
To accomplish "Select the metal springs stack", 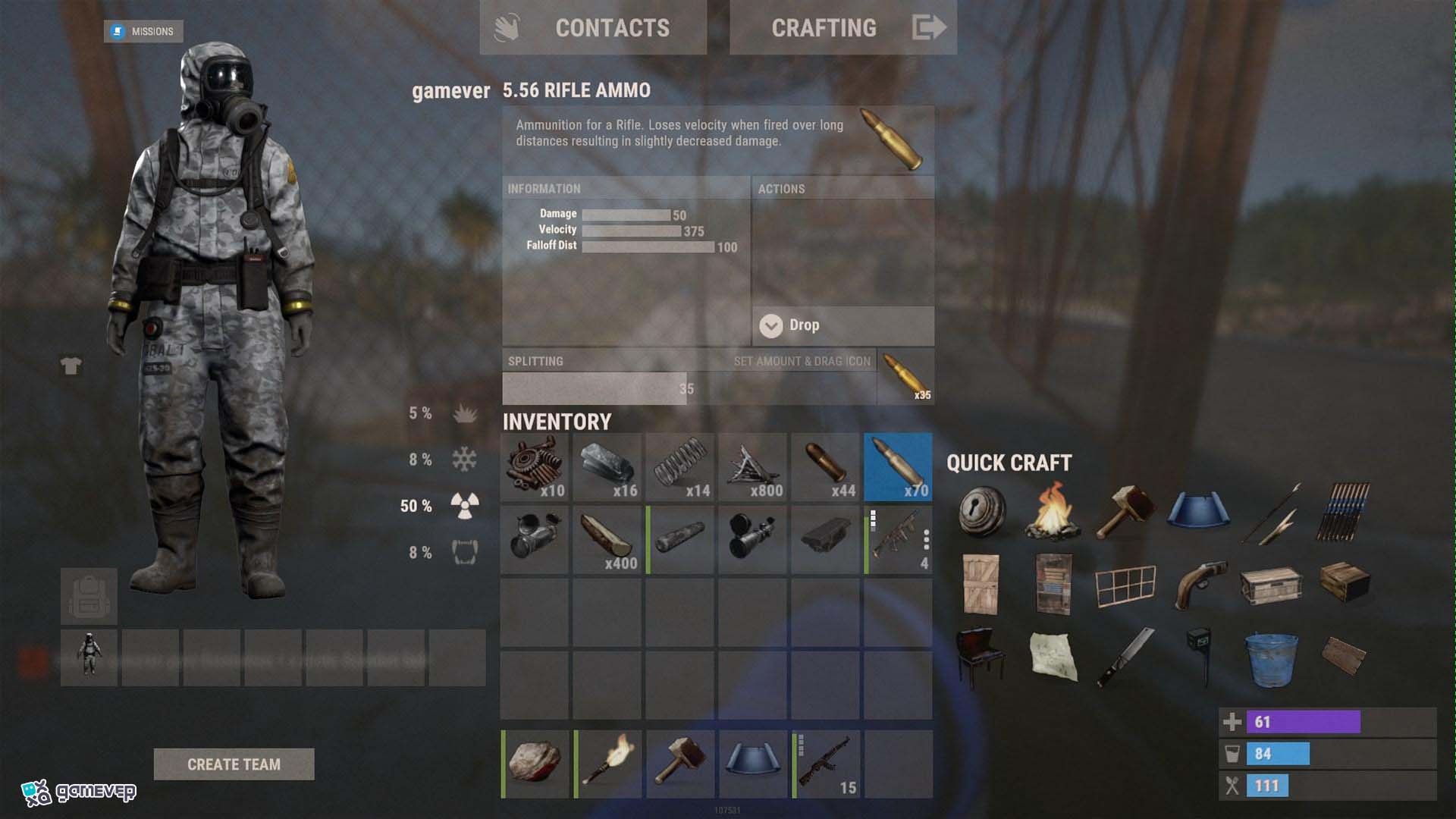I will (x=680, y=467).
